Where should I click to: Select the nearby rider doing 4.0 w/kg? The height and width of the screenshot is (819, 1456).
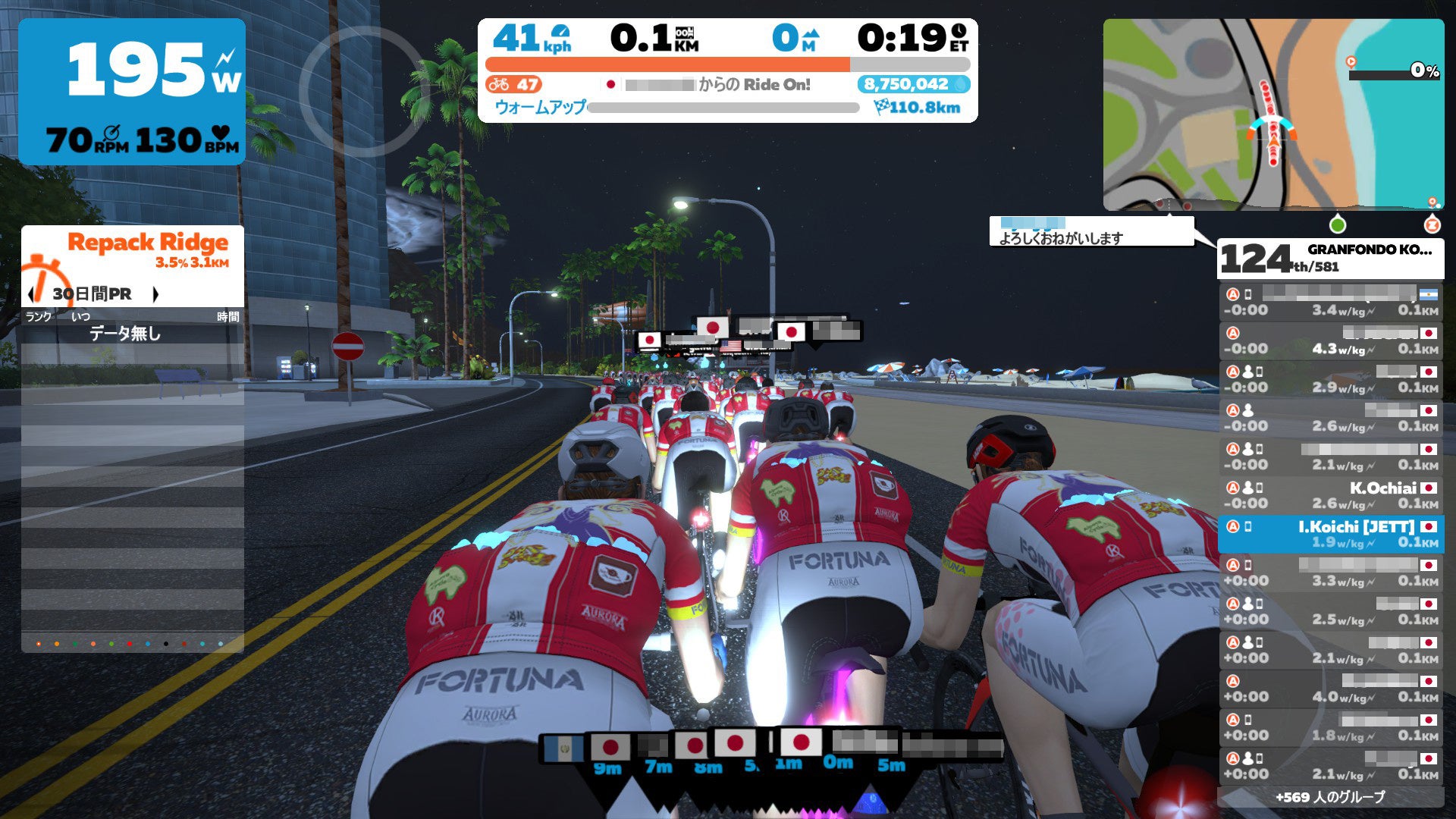click(x=1331, y=689)
